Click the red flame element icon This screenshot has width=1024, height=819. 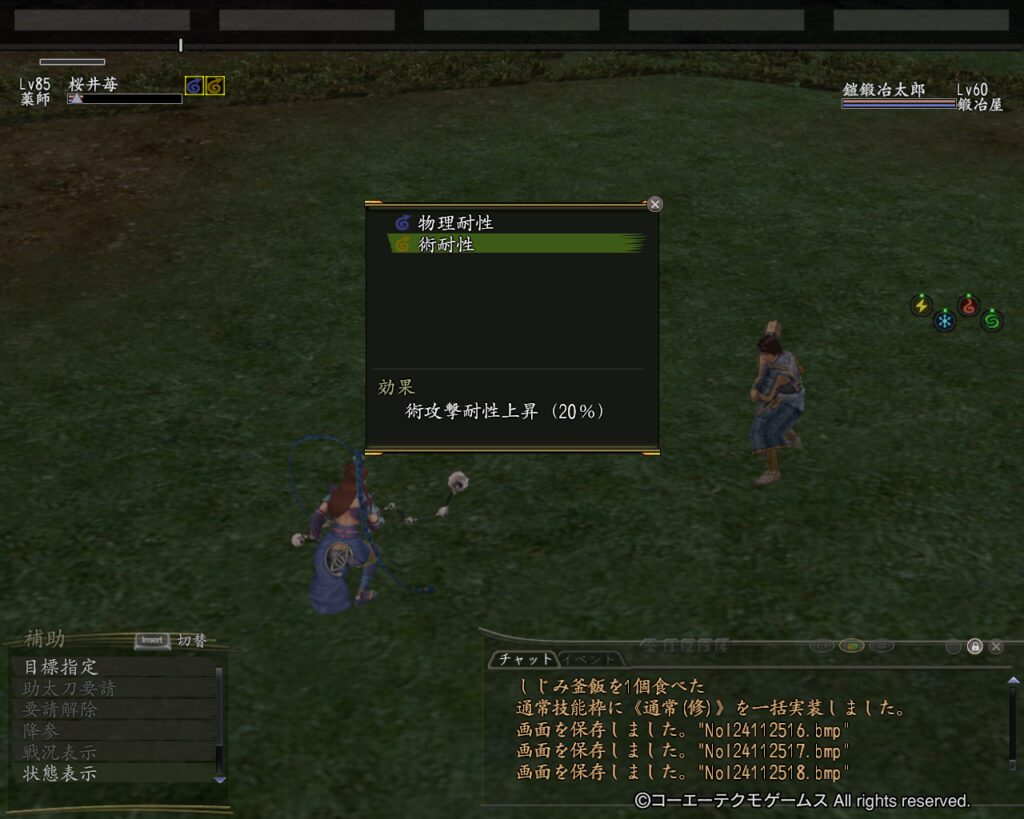click(968, 306)
